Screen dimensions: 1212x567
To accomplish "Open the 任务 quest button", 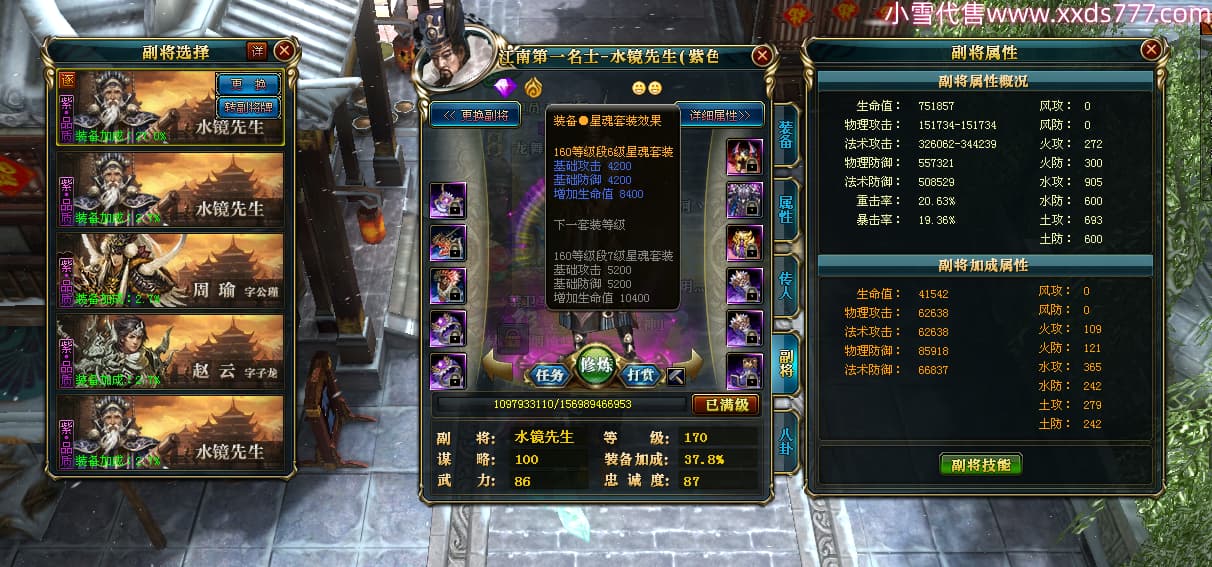I will tap(550, 376).
